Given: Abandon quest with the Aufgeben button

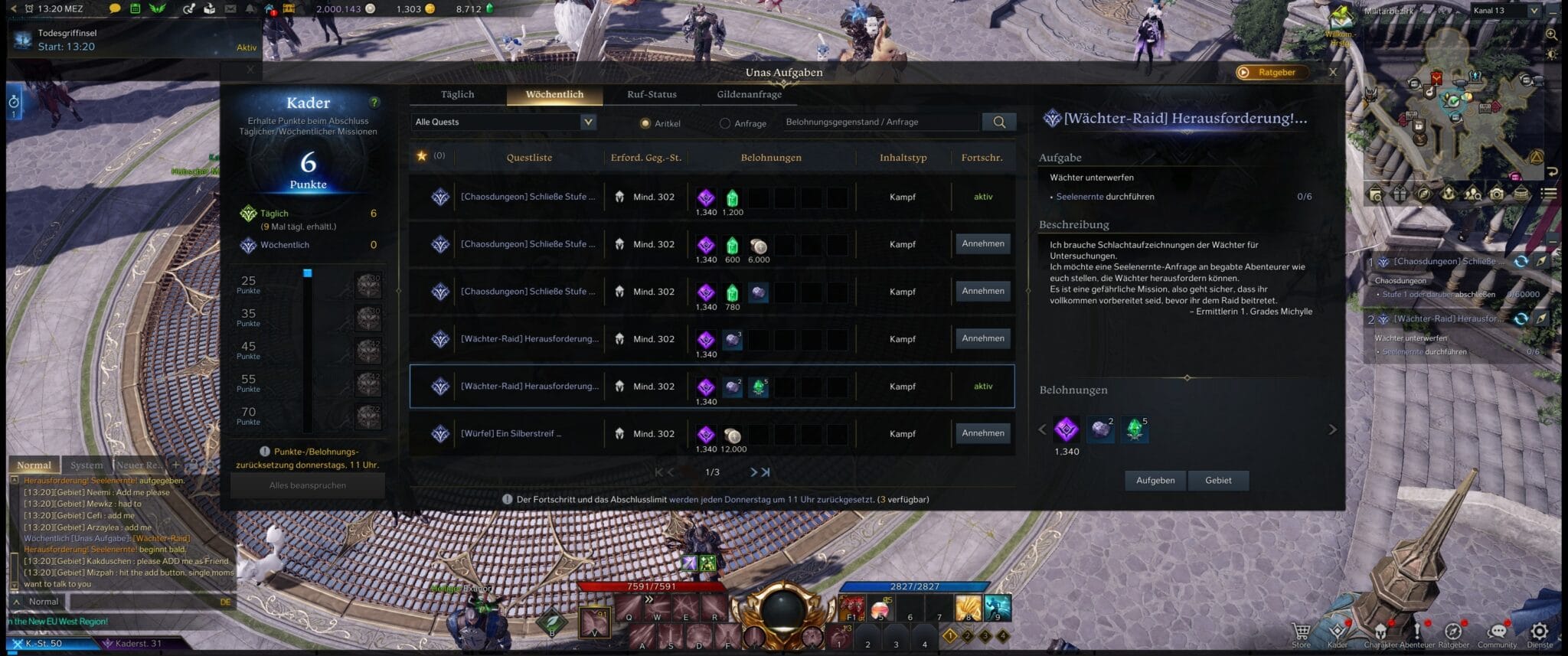Looking at the screenshot, I should pos(1155,481).
